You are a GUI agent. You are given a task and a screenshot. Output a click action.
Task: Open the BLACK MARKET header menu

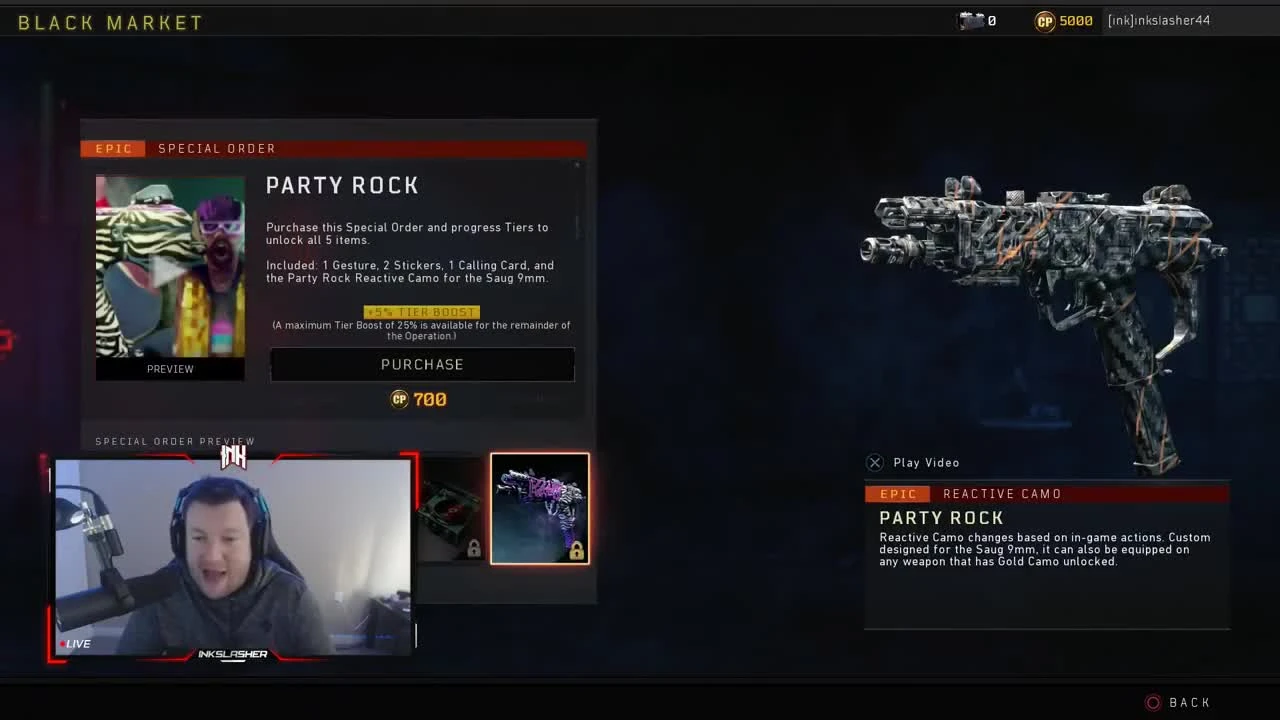coord(108,21)
